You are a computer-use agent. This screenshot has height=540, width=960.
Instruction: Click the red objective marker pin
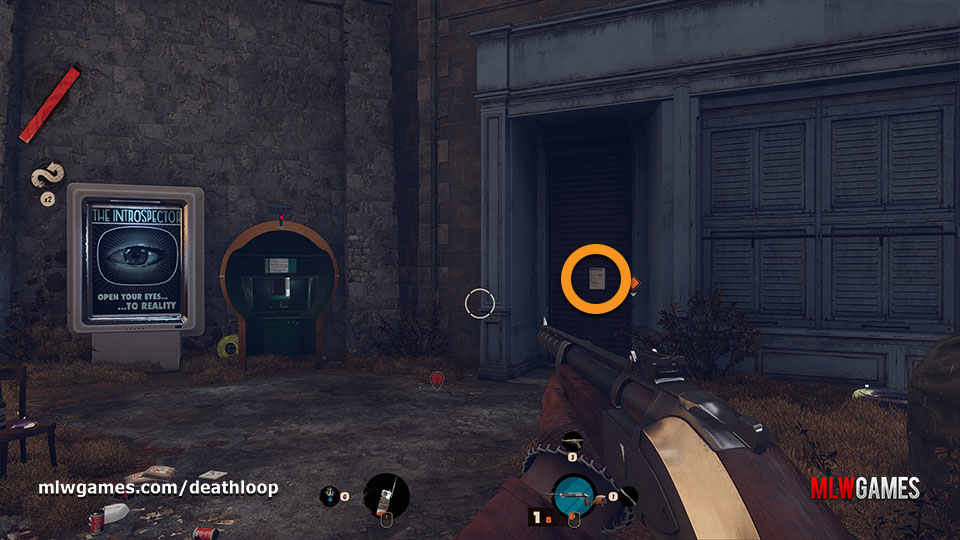(437, 379)
